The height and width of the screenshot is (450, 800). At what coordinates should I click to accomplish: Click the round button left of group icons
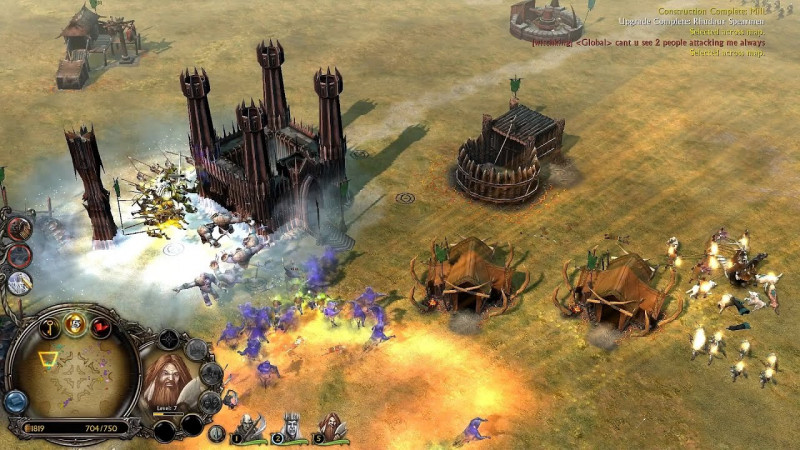tap(216, 432)
